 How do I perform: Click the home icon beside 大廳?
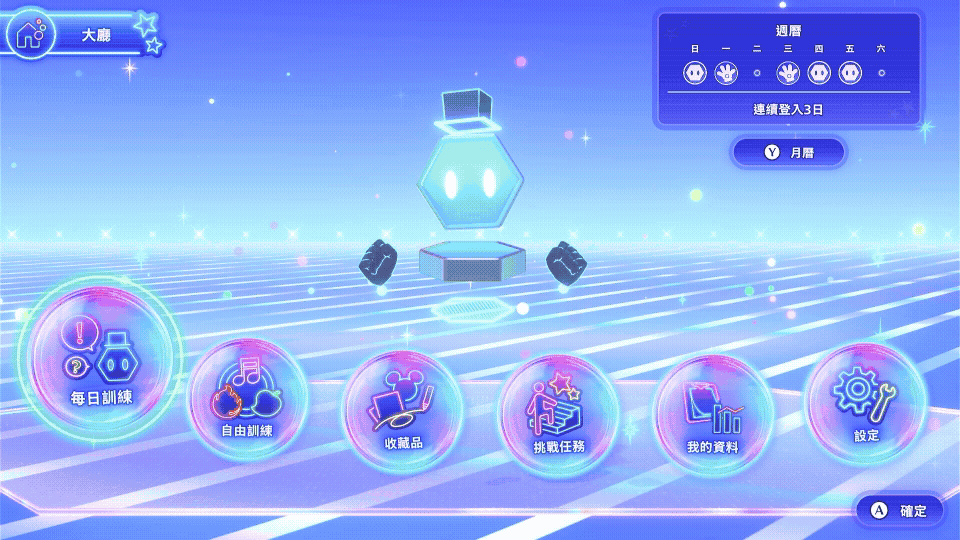30,34
